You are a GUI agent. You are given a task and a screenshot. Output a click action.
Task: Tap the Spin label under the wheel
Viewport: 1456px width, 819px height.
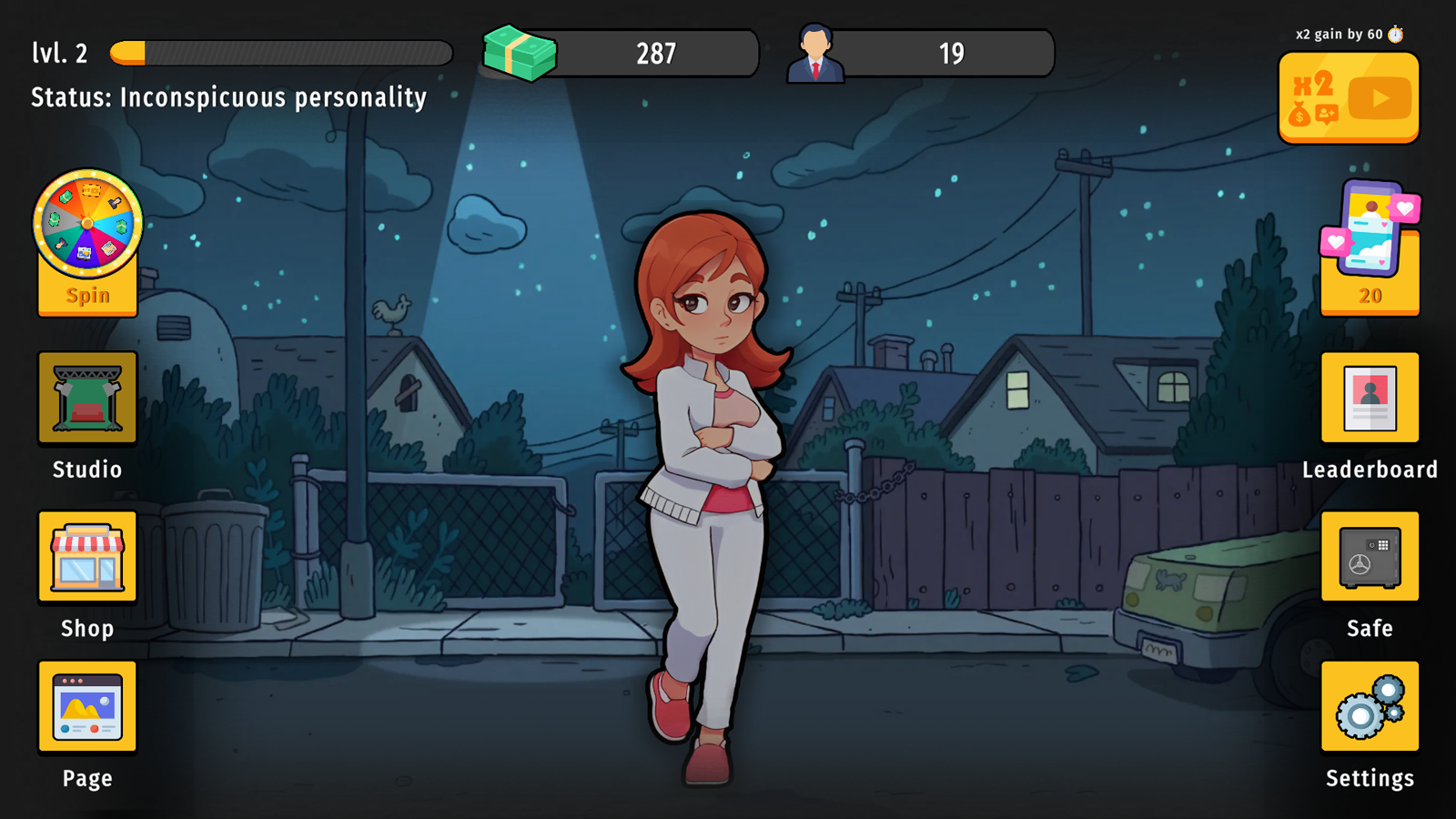86,294
